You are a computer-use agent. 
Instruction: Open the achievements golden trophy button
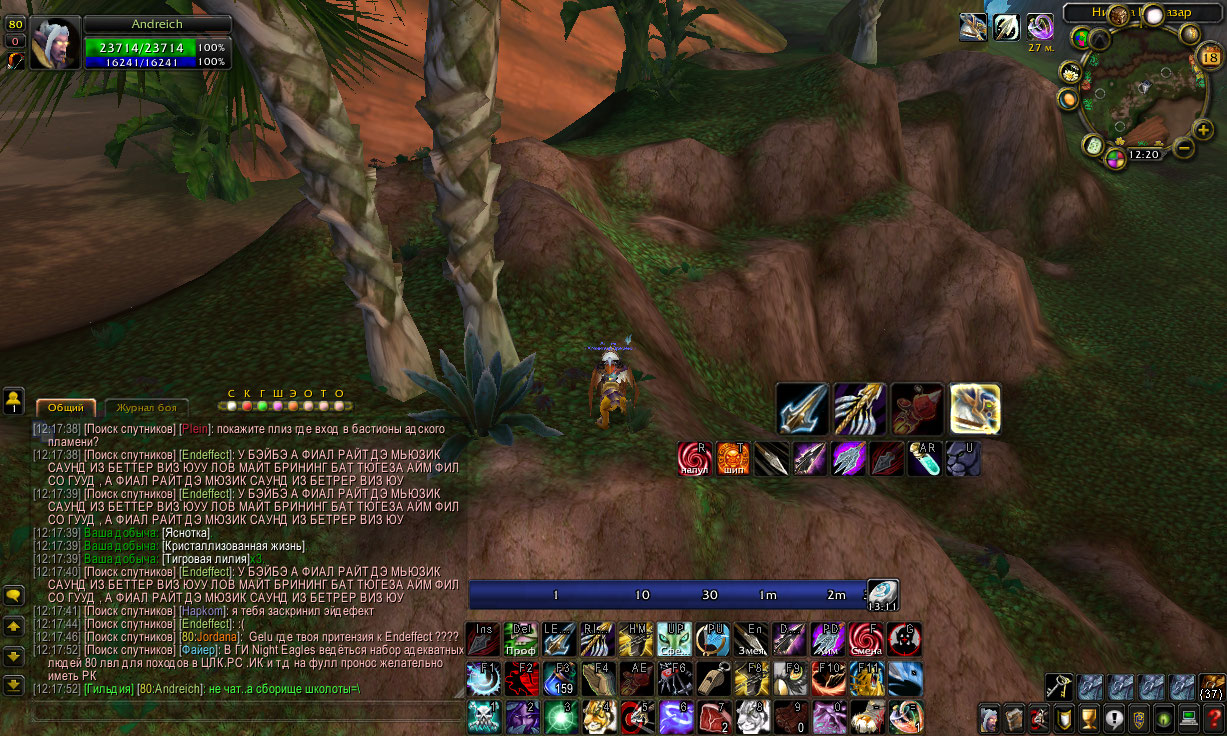coord(1087,718)
